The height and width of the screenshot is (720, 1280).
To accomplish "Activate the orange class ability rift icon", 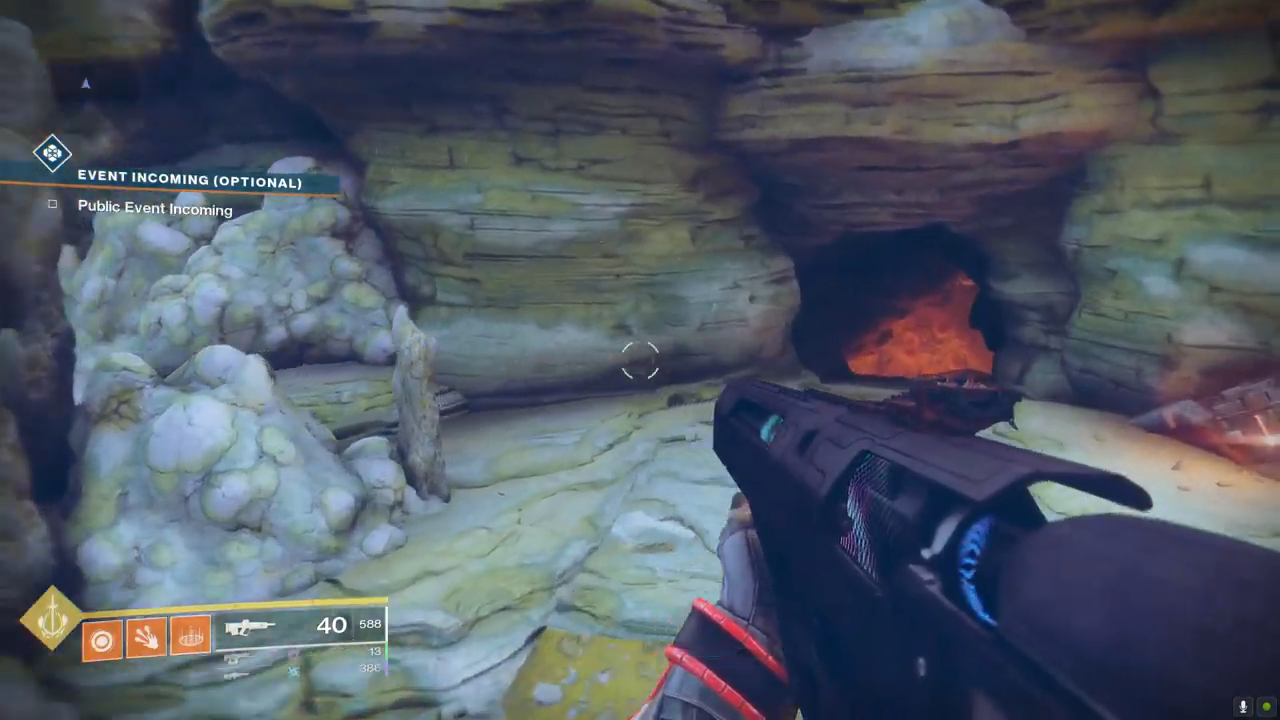I will click(x=190, y=636).
